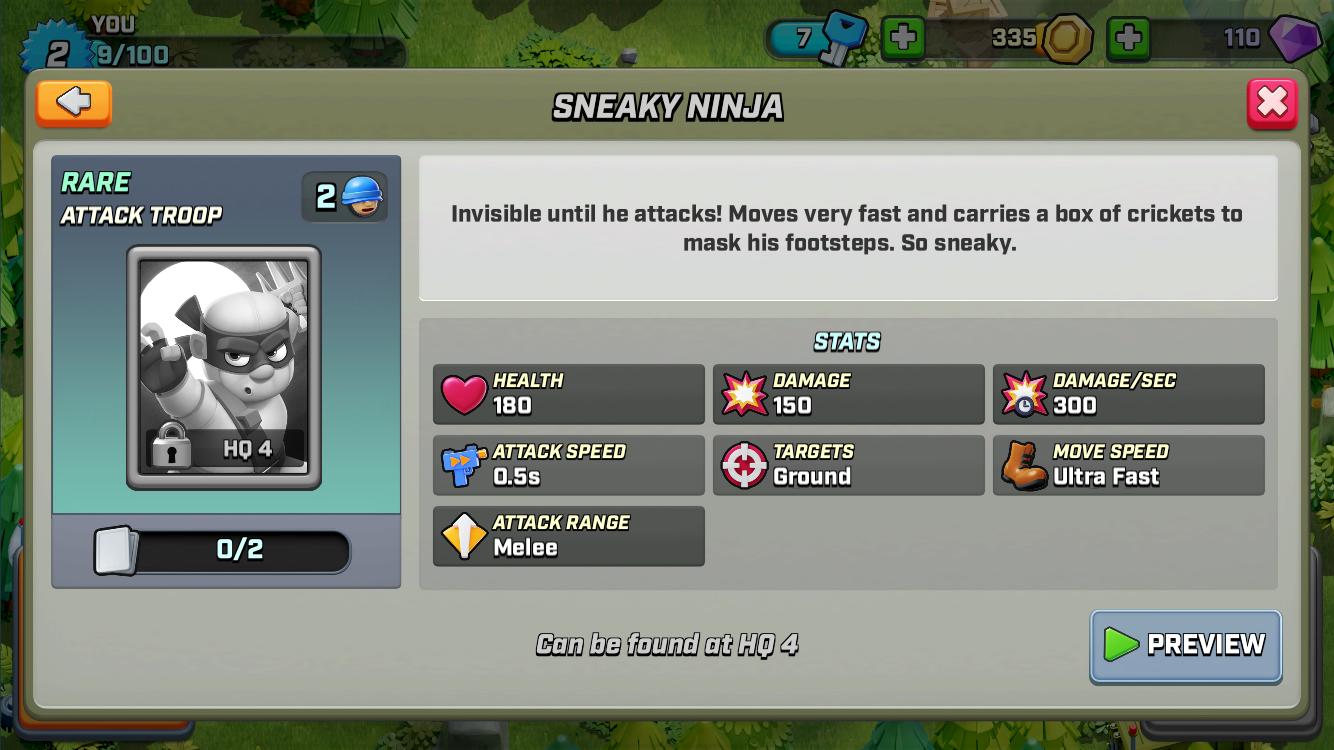Tap the orange back arrow
1334x750 pixels.
(x=73, y=103)
